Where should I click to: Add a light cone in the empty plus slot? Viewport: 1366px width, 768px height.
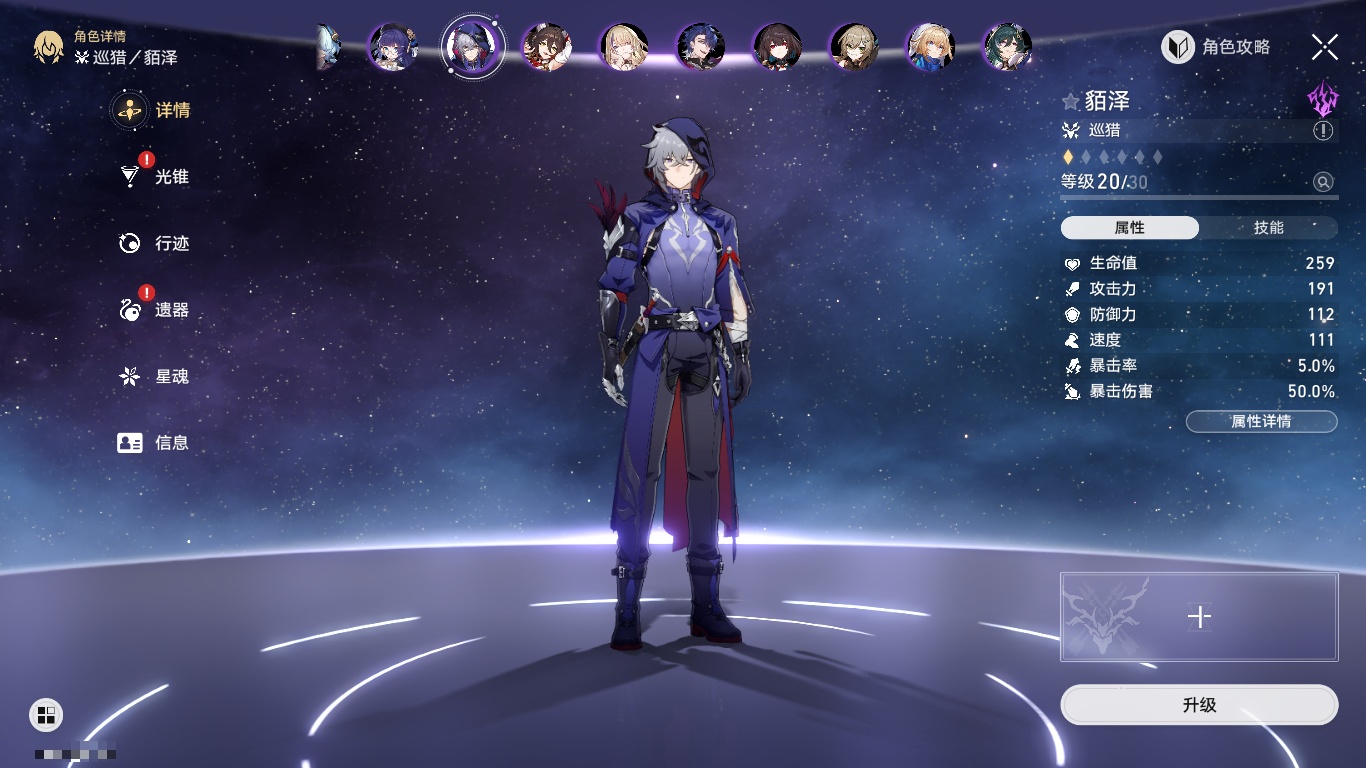(x=1199, y=617)
